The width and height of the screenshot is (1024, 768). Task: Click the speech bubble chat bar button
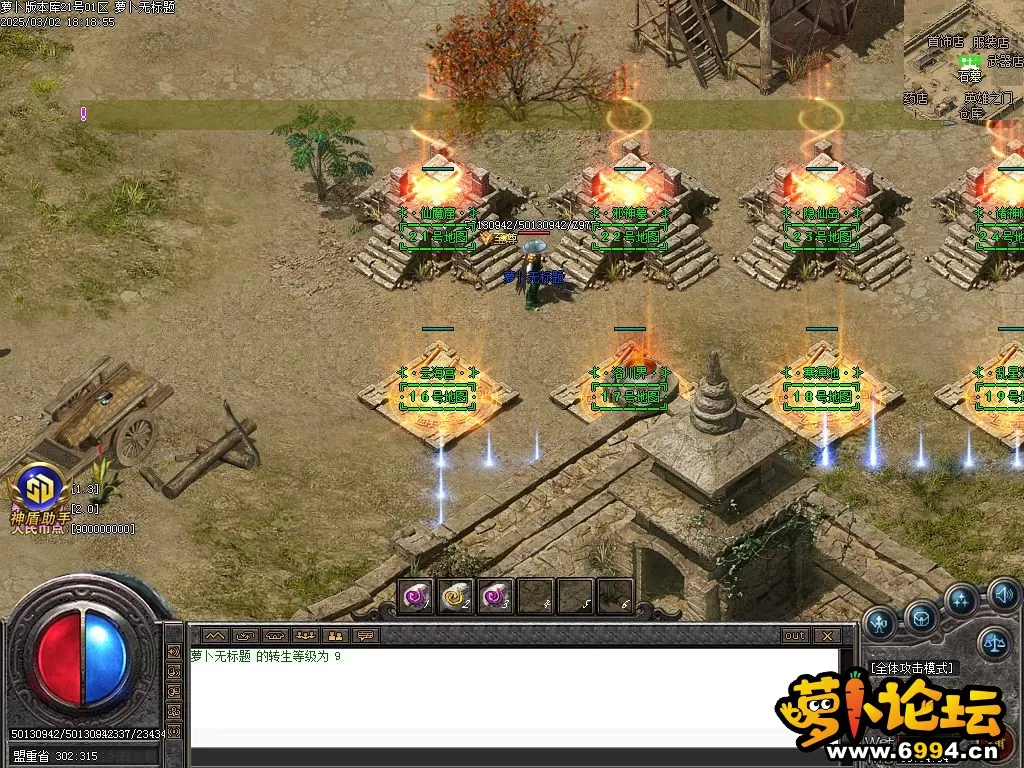(366, 635)
